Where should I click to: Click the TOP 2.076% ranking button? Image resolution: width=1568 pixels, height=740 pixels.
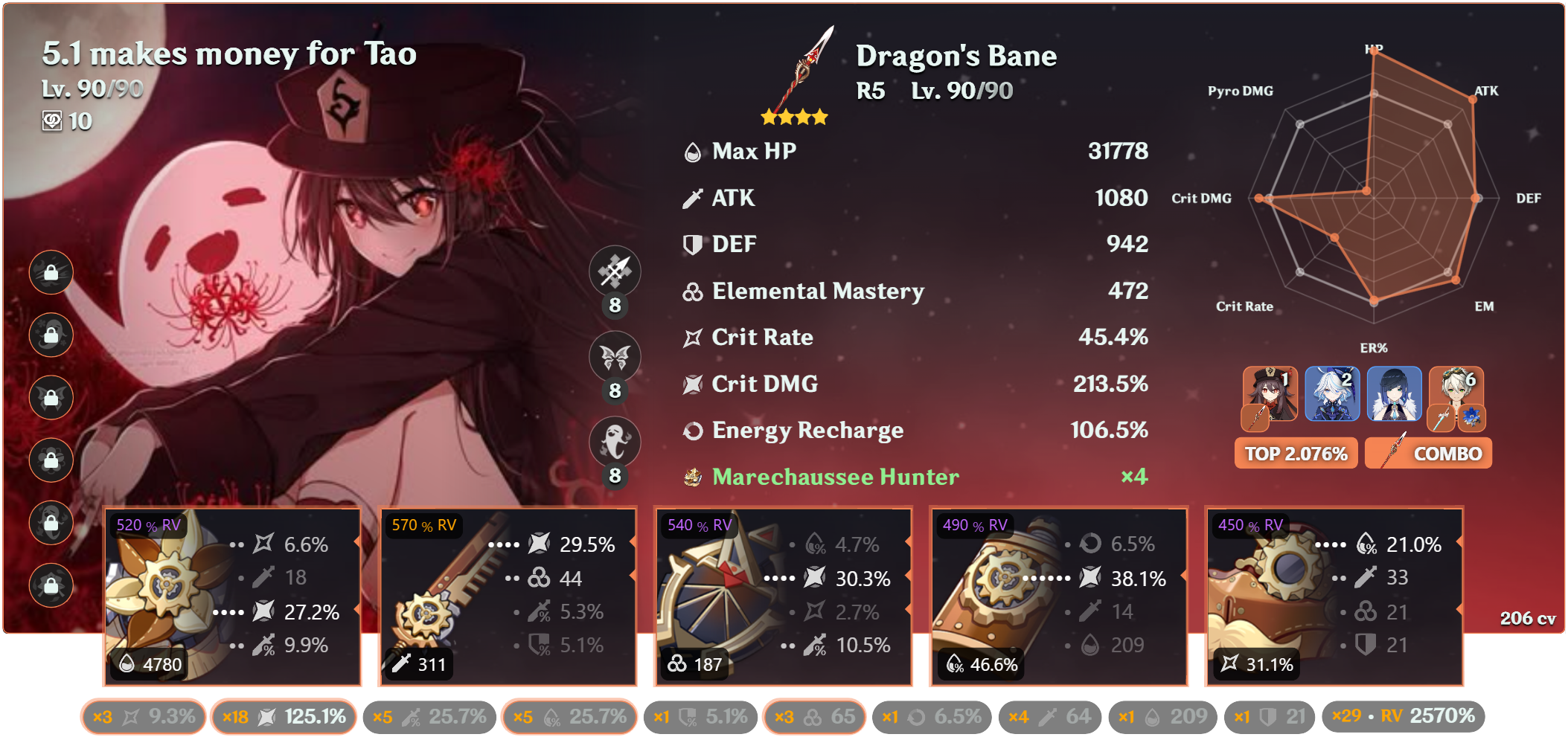click(1296, 452)
